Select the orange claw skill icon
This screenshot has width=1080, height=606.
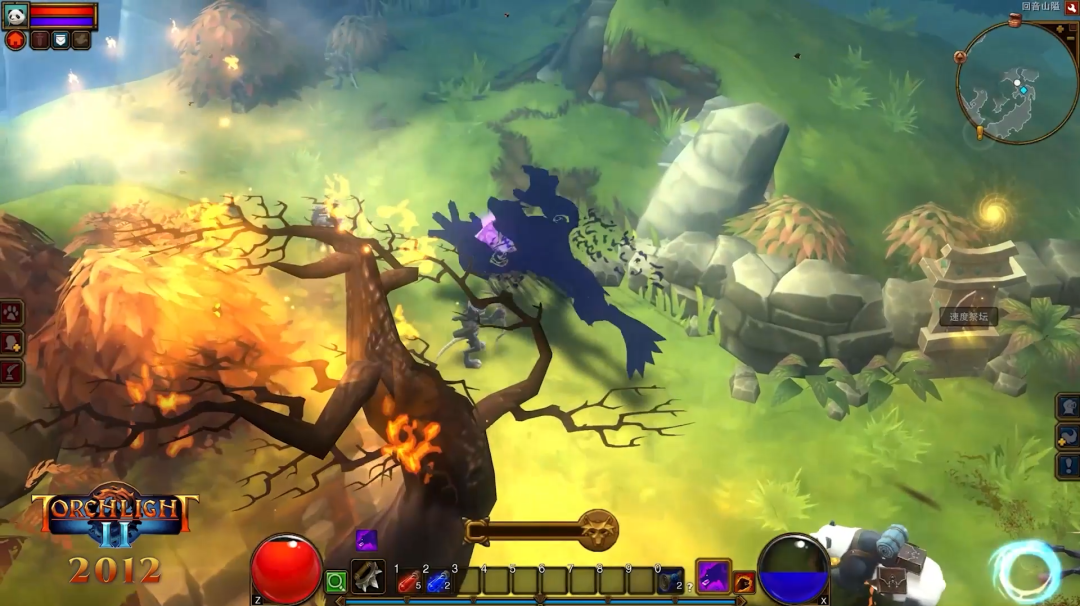point(744,582)
